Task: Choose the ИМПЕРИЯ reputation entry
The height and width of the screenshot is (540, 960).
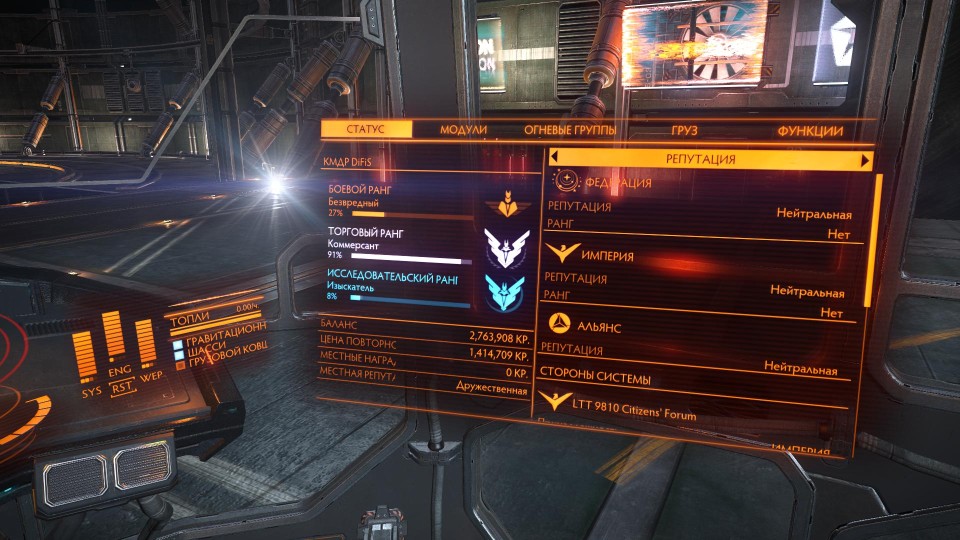Action: pyautogui.click(x=605, y=256)
